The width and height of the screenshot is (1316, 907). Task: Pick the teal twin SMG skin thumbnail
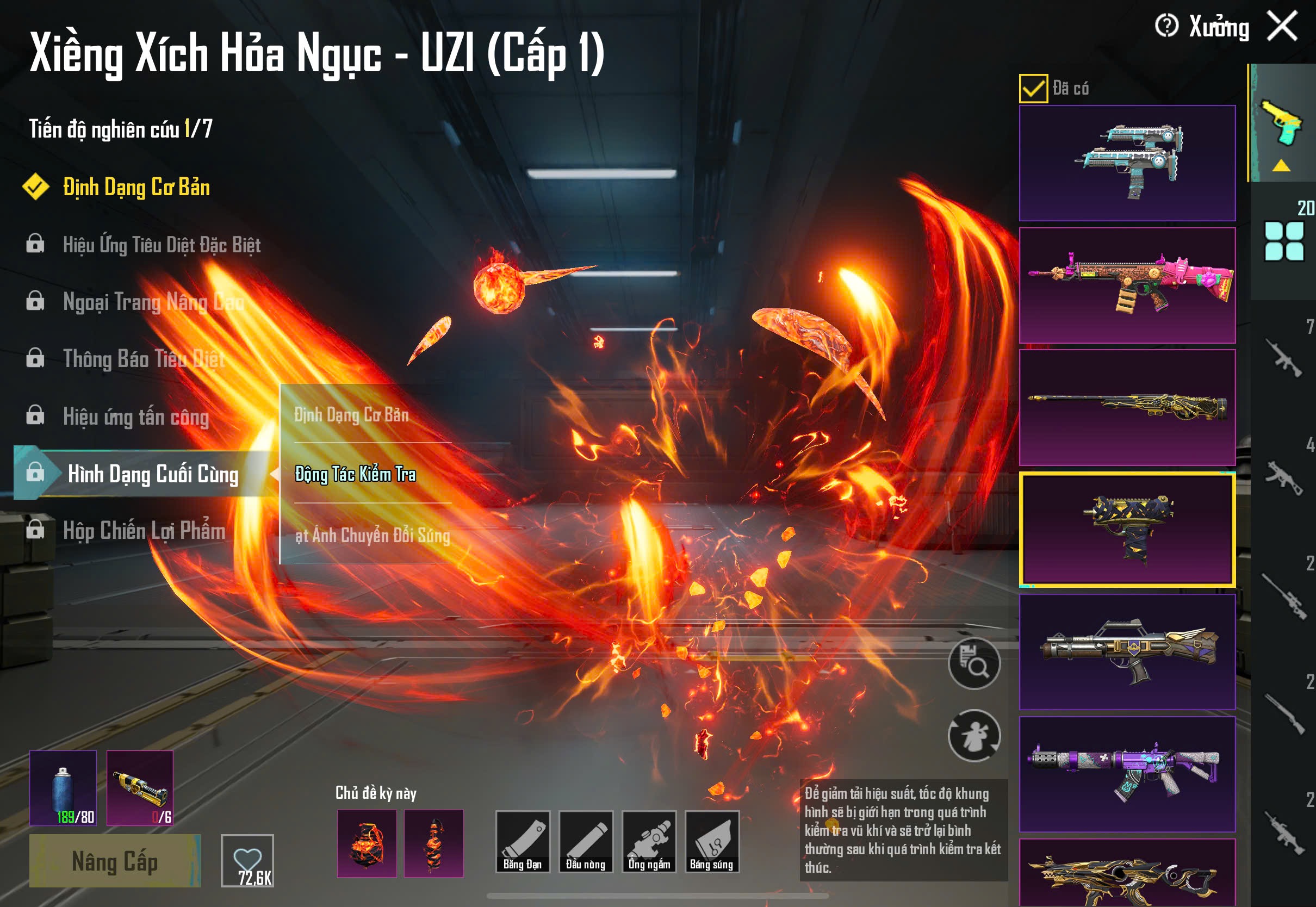click(1127, 163)
